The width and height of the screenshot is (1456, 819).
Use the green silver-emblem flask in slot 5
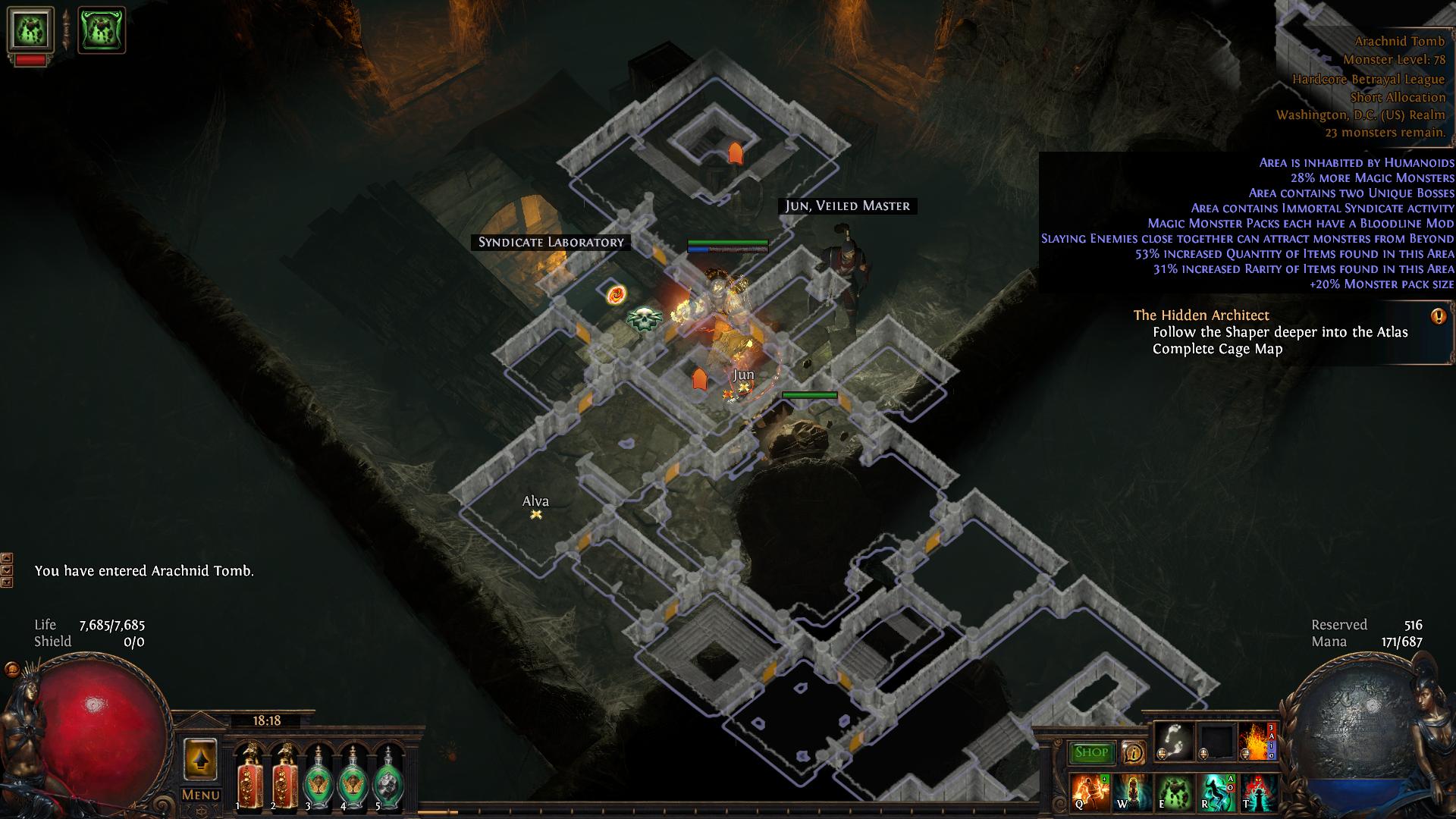coord(388,777)
